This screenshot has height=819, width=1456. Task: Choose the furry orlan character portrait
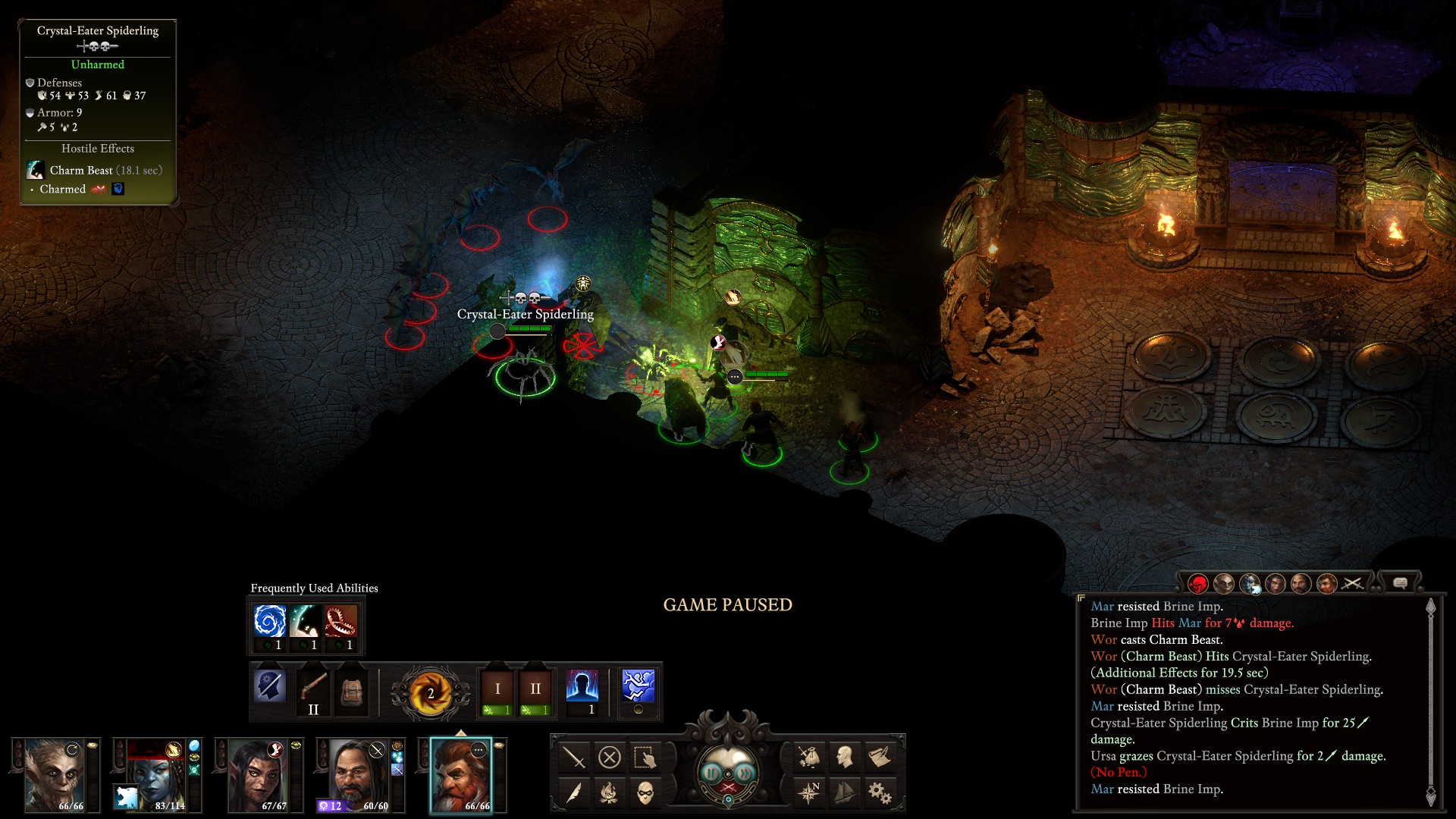[x=55, y=775]
